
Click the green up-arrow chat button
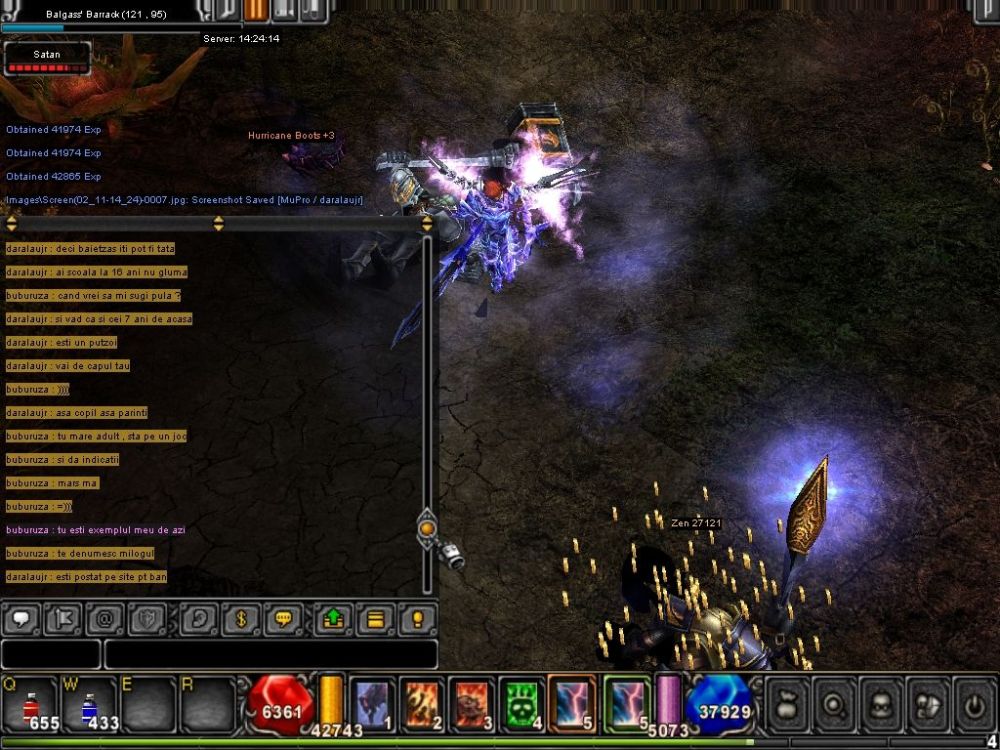333,619
